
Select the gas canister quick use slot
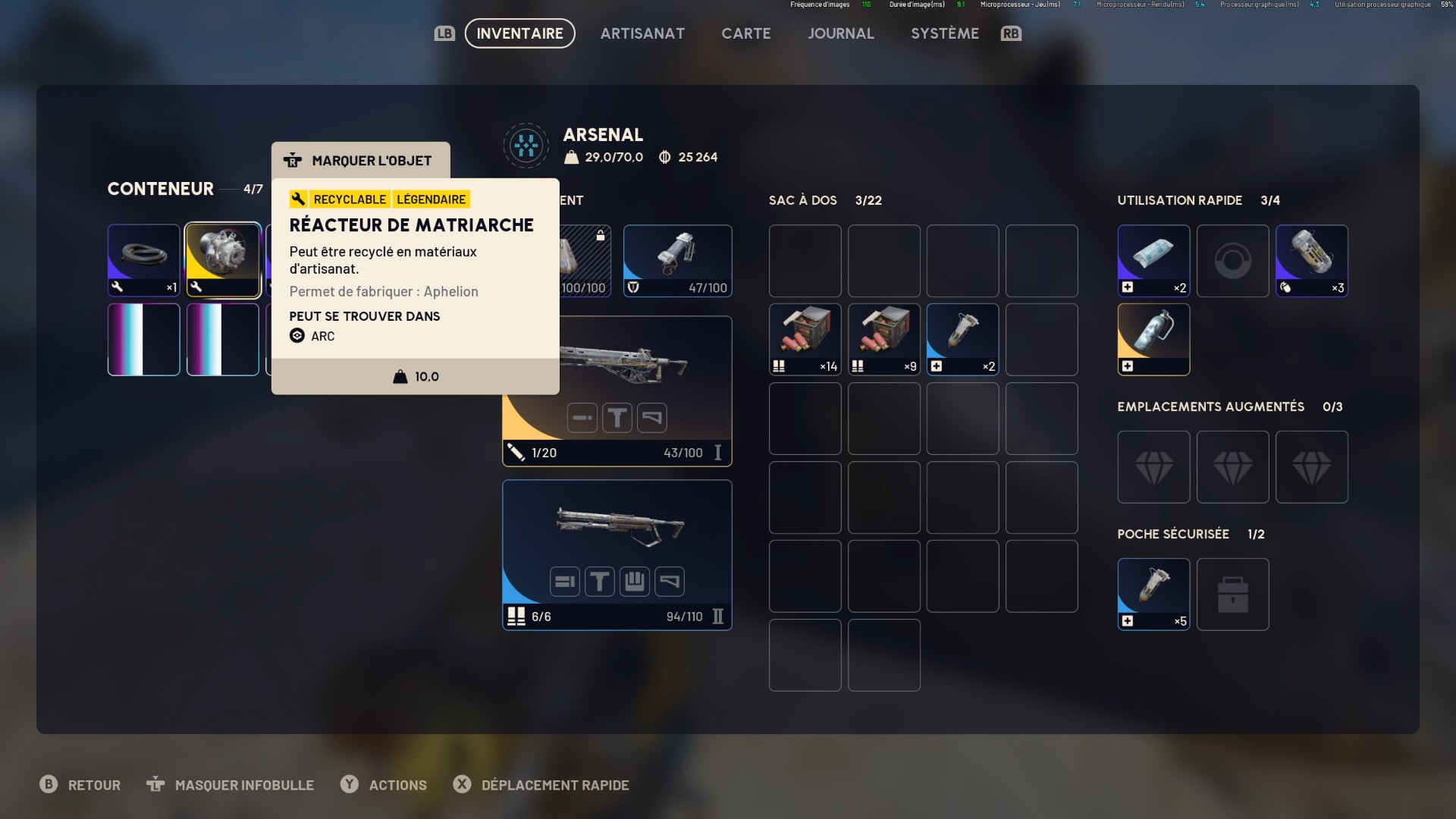point(1153,339)
